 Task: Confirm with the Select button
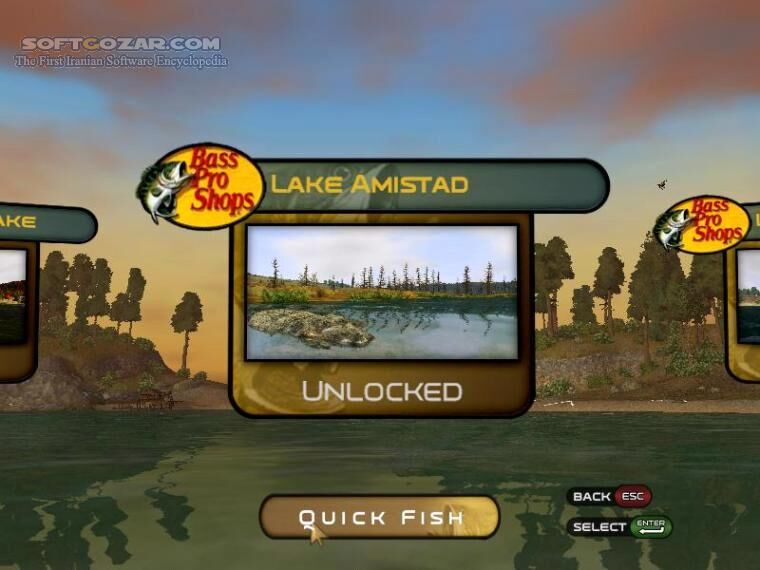(620, 526)
